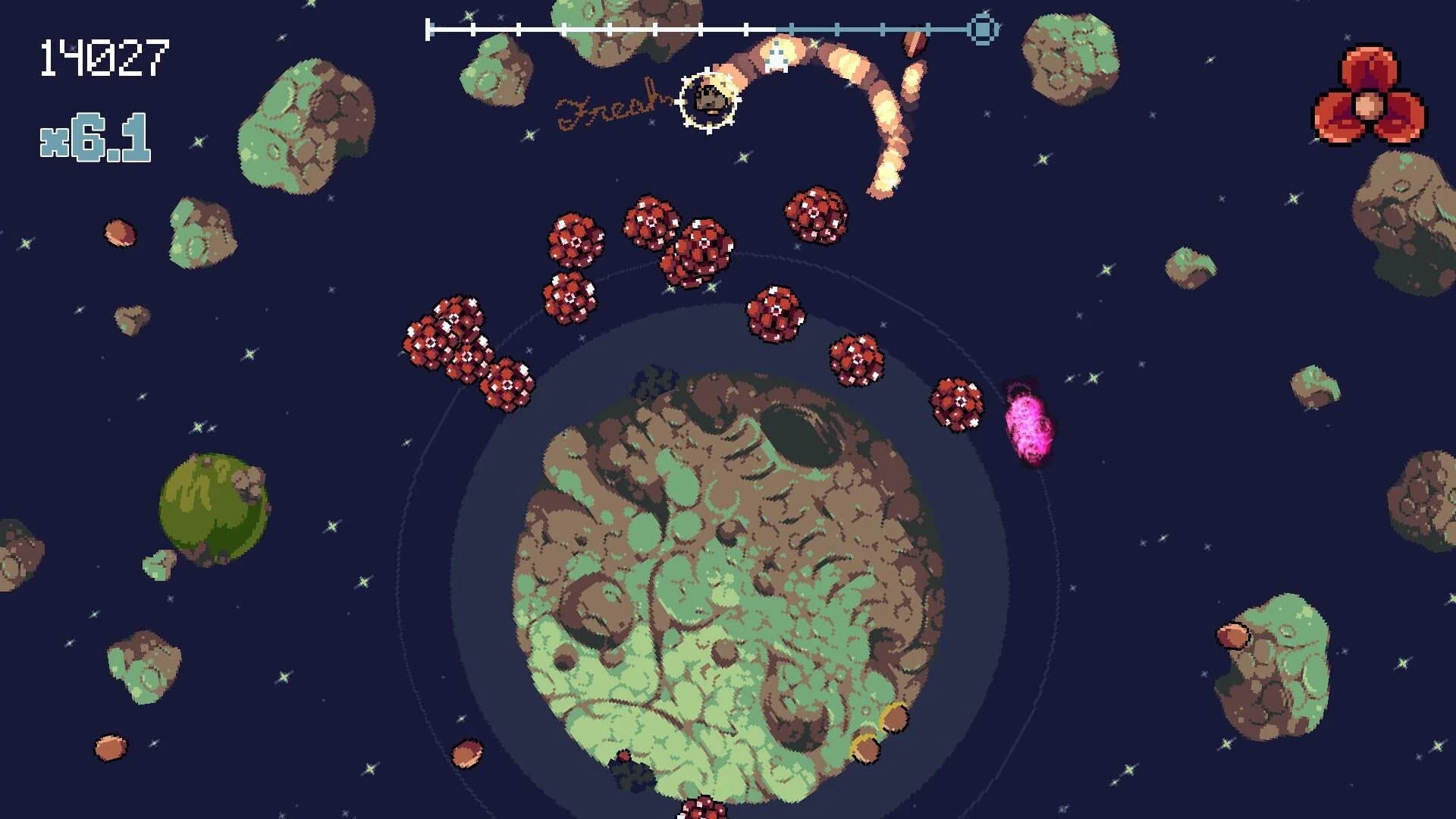1456x819 pixels.
Task: Click the small green planet on the left
Action: [212, 508]
